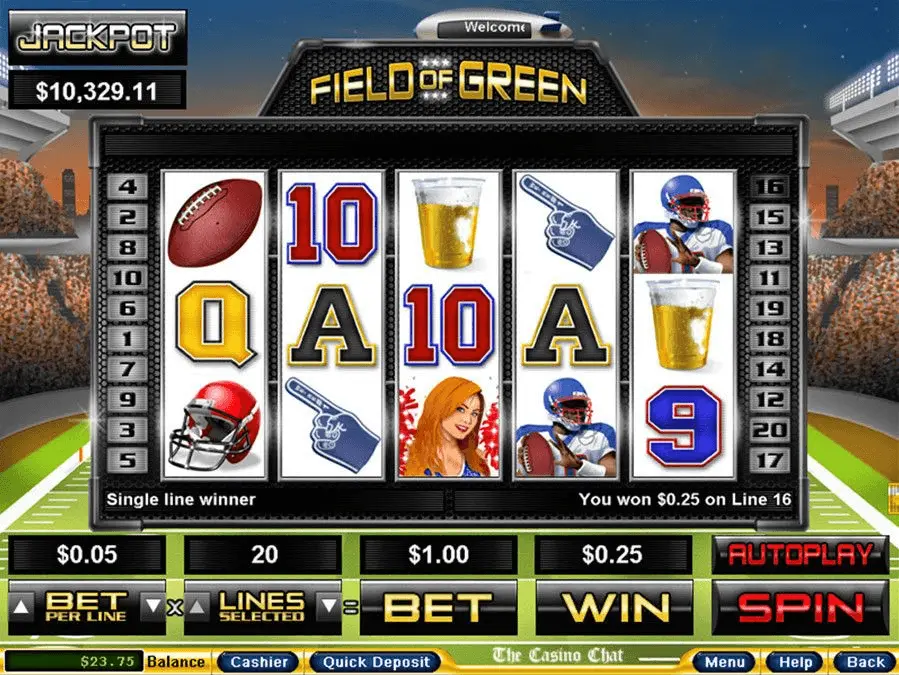Select payline number 5
Screen dimensions: 899x675
click(x=129, y=461)
